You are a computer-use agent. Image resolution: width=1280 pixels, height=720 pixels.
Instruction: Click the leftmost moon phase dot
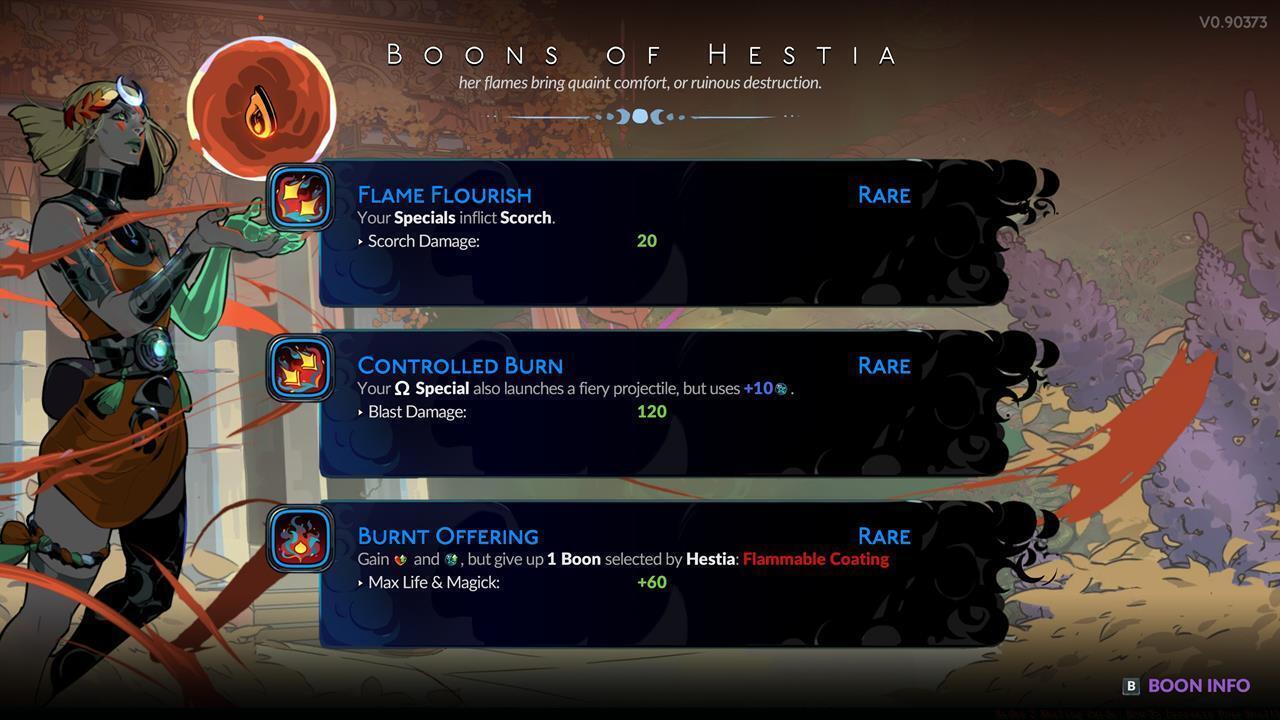pos(597,116)
